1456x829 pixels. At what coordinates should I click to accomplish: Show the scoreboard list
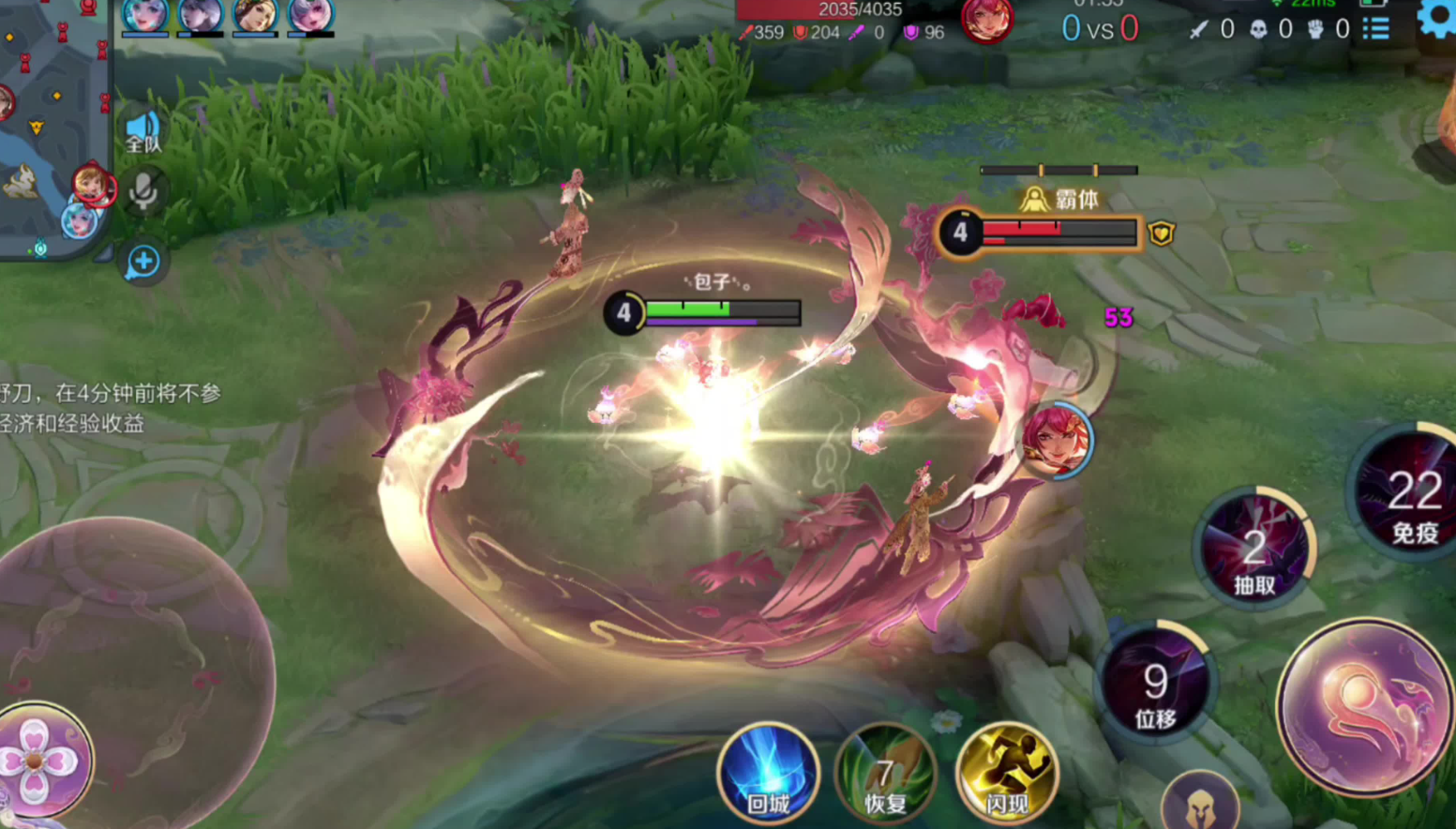coord(1375,29)
